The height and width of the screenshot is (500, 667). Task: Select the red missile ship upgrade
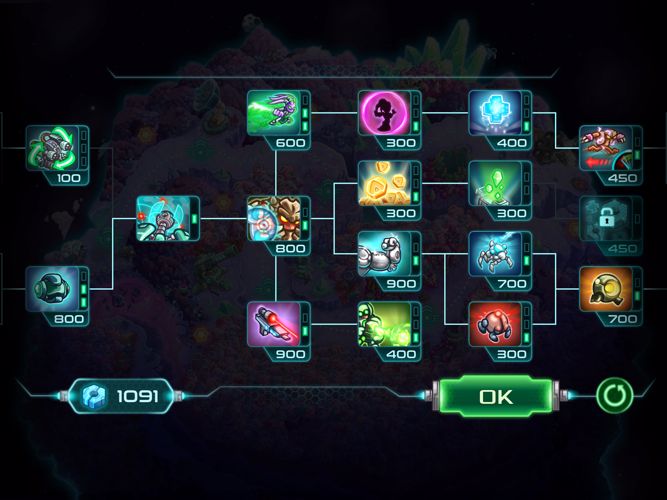pos(605,151)
